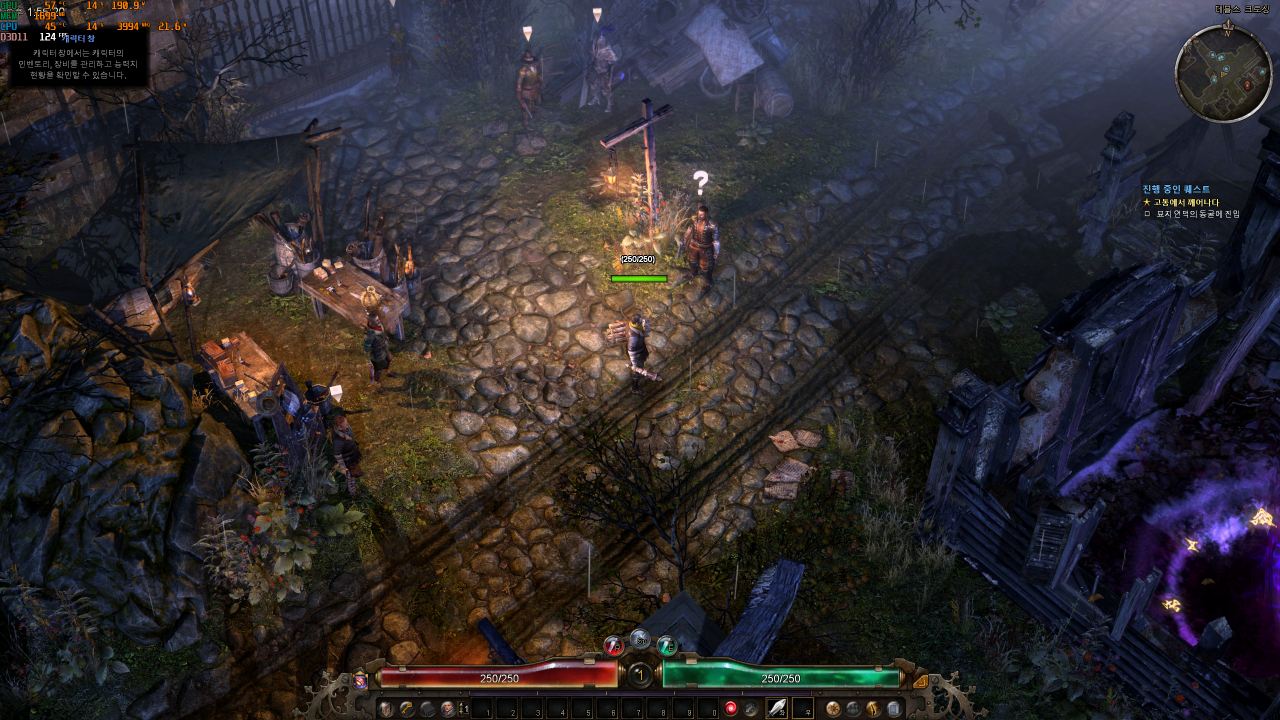Image resolution: width=1280 pixels, height=720 pixels.
Task: Click the dark gray icon beside the compass
Action: click(853, 709)
